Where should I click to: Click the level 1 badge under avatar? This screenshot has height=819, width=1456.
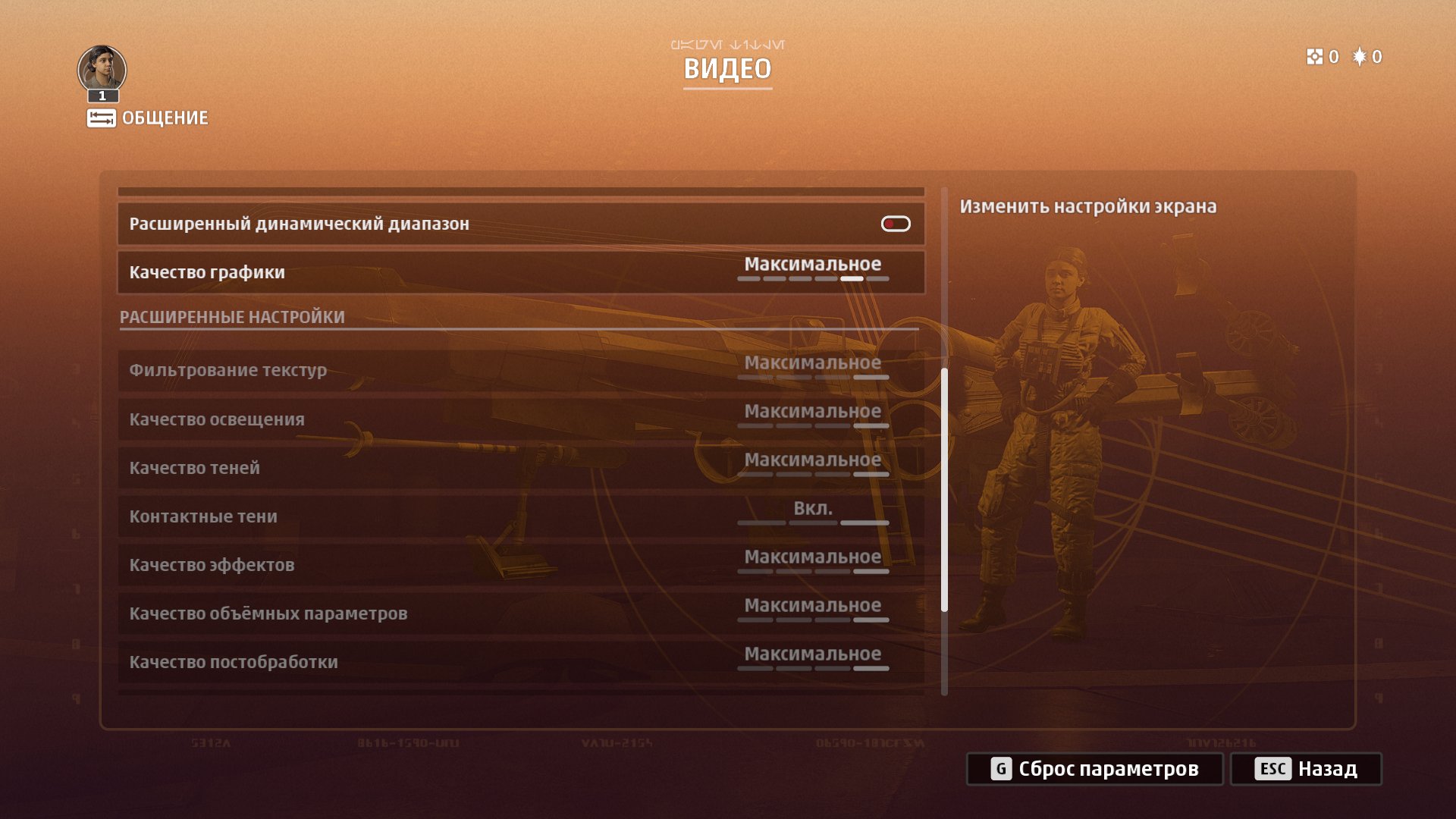tap(102, 96)
